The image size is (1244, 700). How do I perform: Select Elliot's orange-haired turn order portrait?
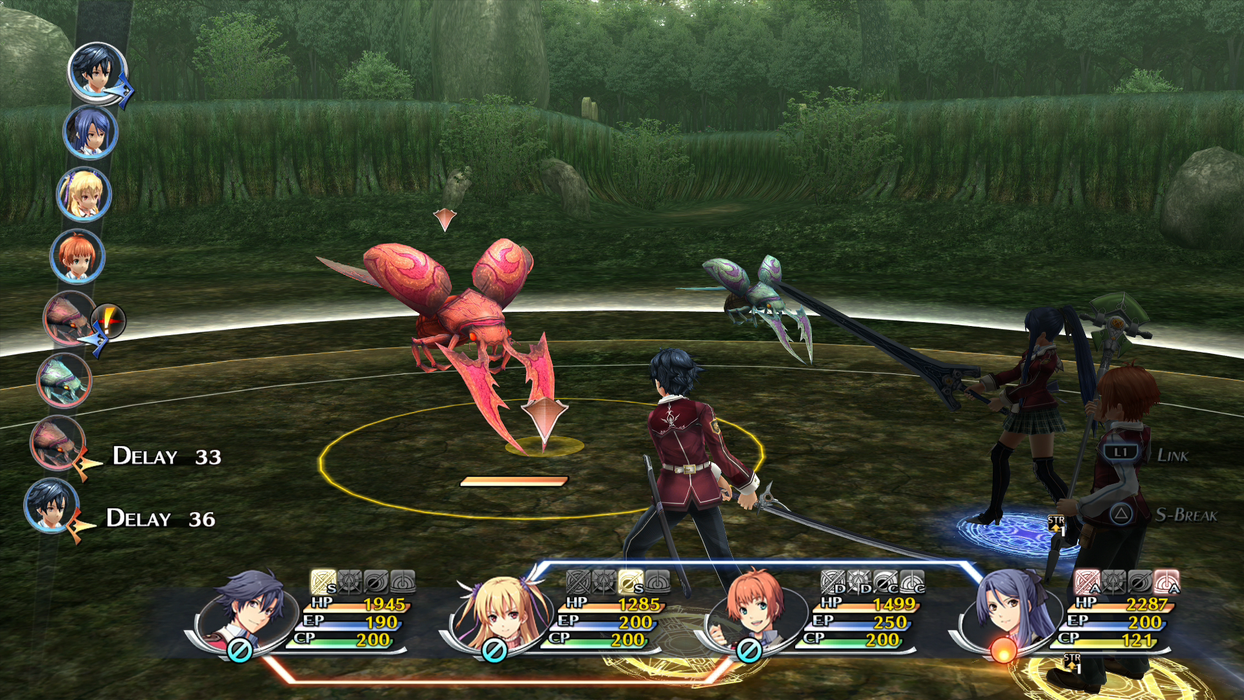(x=77, y=256)
